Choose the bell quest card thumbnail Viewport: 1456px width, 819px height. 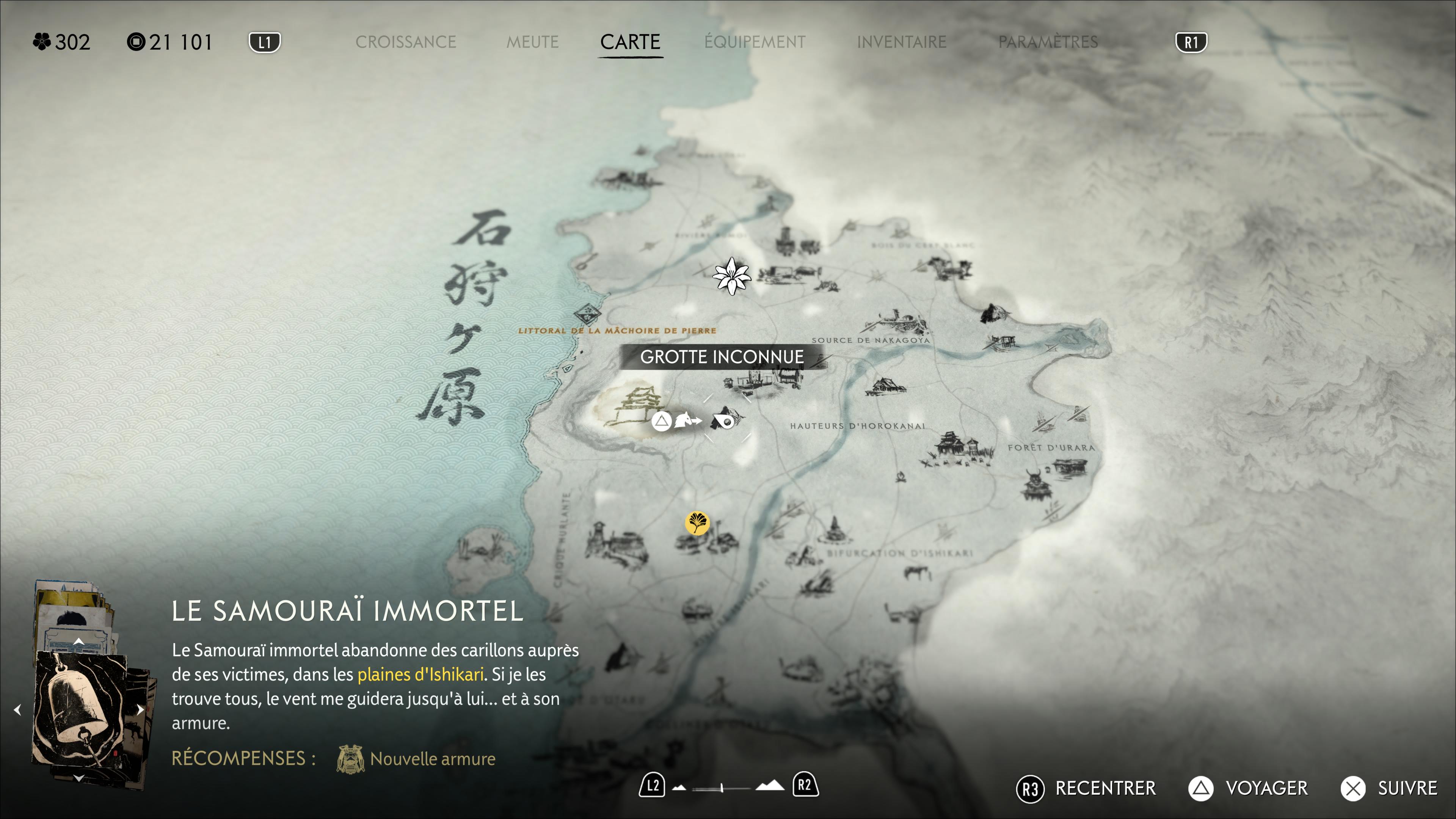(82, 709)
